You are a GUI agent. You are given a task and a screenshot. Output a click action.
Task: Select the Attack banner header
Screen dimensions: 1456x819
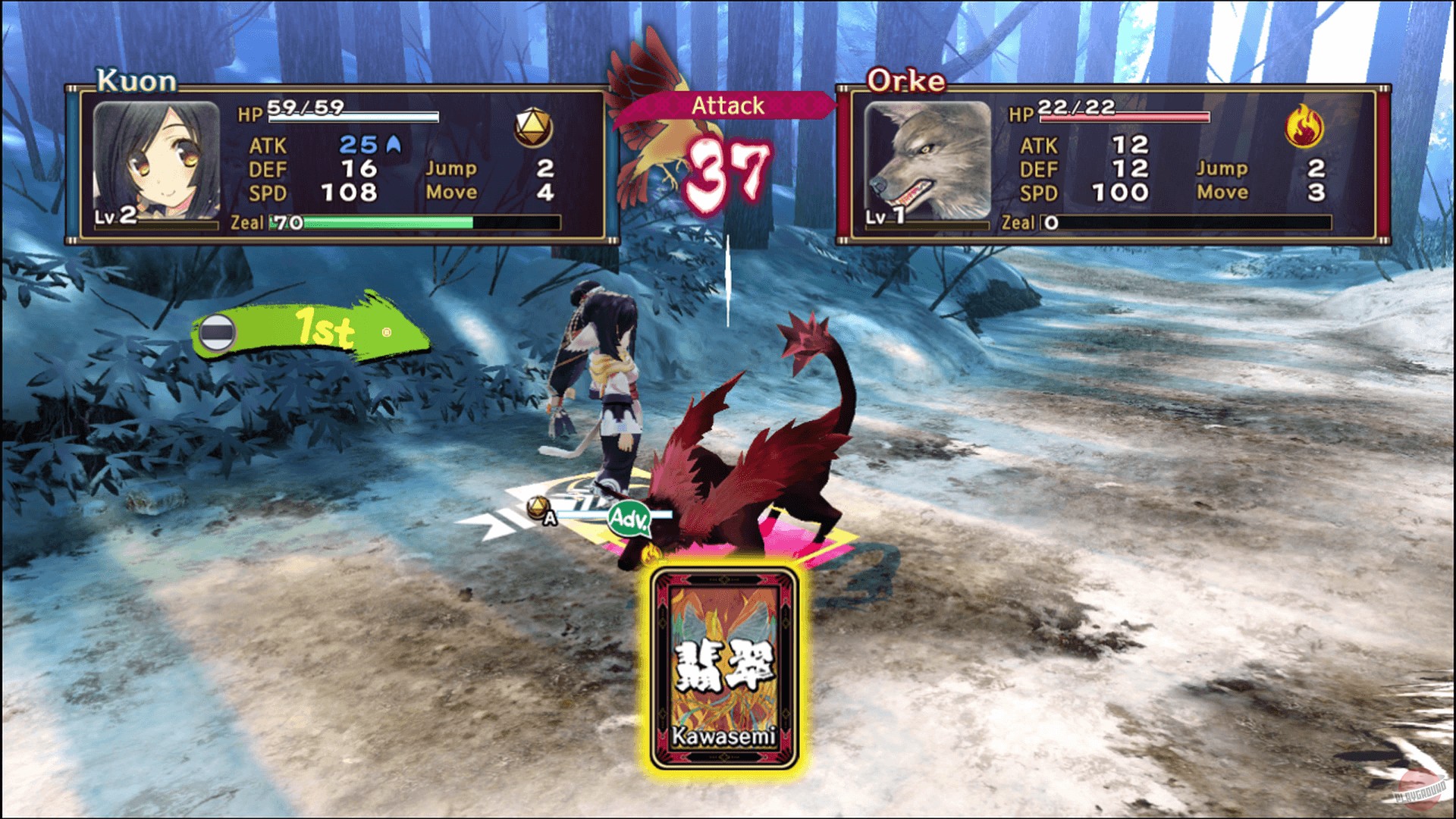726,105
